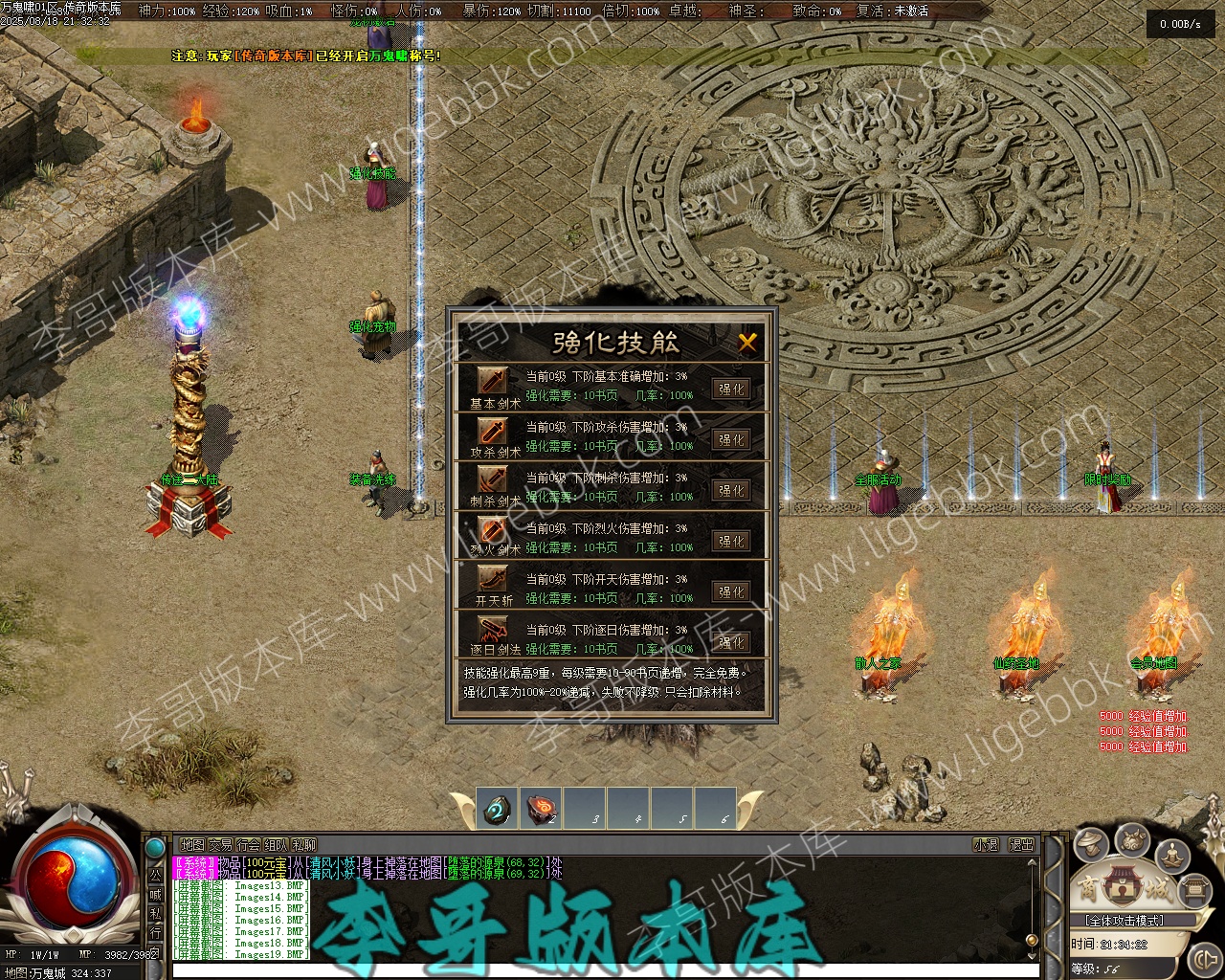This screenshot has width=1225, height=980.
Task: Click the 小退 return-to-character-select button
Action: (x=986, y=845)
